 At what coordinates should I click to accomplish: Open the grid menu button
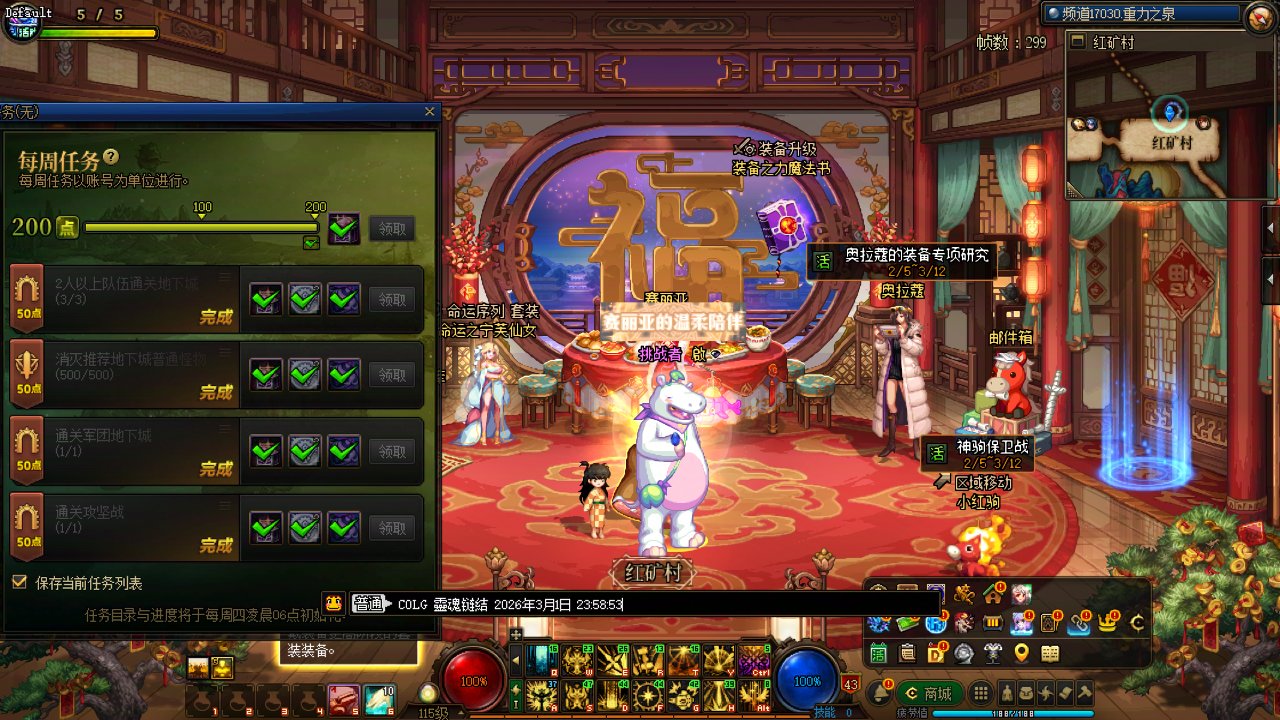(x=981, y=693)
